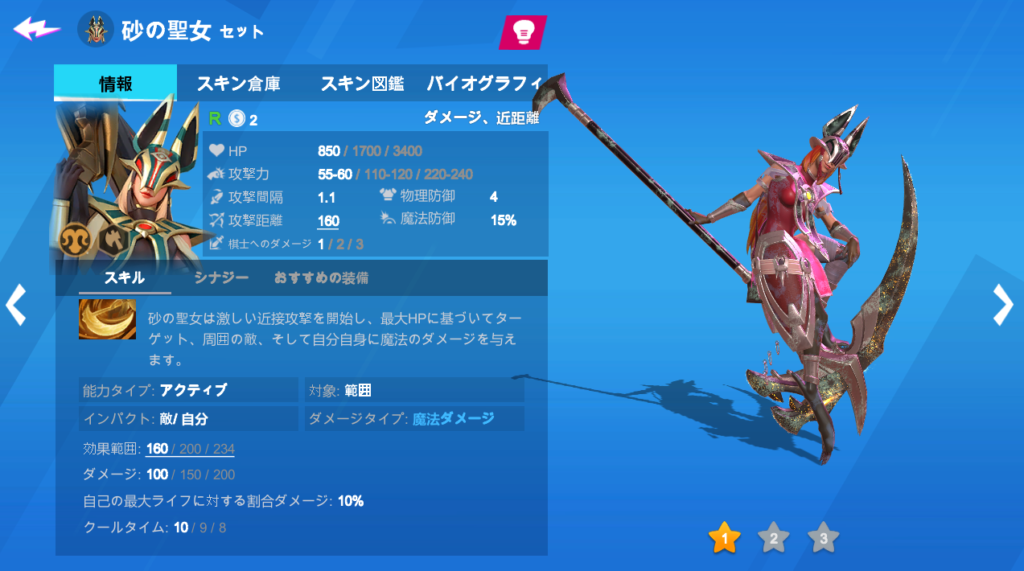The width and height of the screenshot is (1024, 571).
Task: Select the 1-star level preview
Action: [x=724, y=539]
